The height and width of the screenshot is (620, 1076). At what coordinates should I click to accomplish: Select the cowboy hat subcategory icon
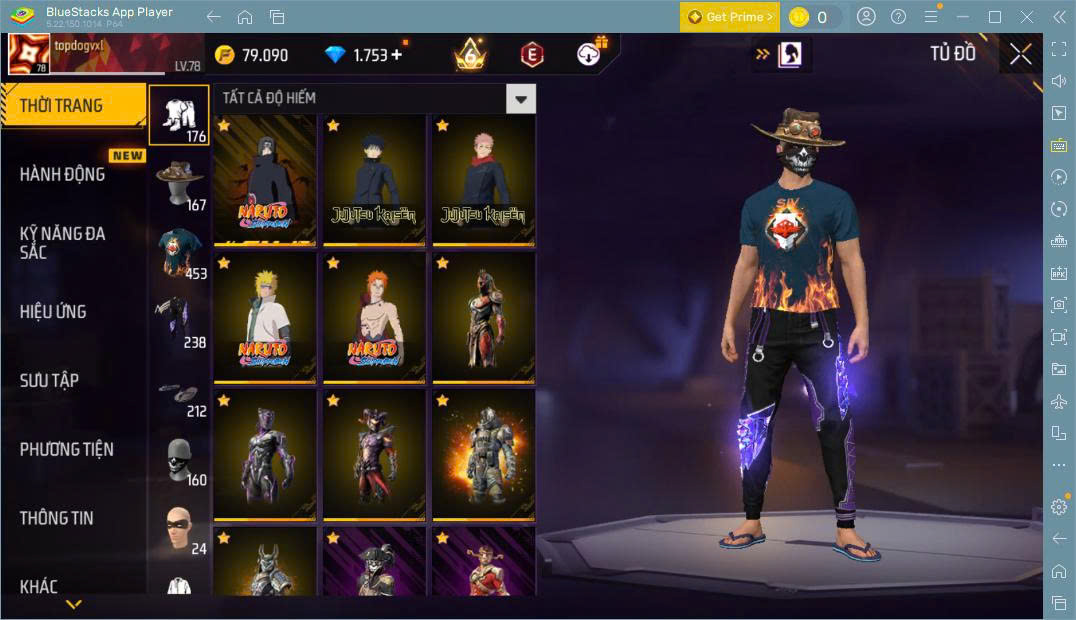[180, 184]
